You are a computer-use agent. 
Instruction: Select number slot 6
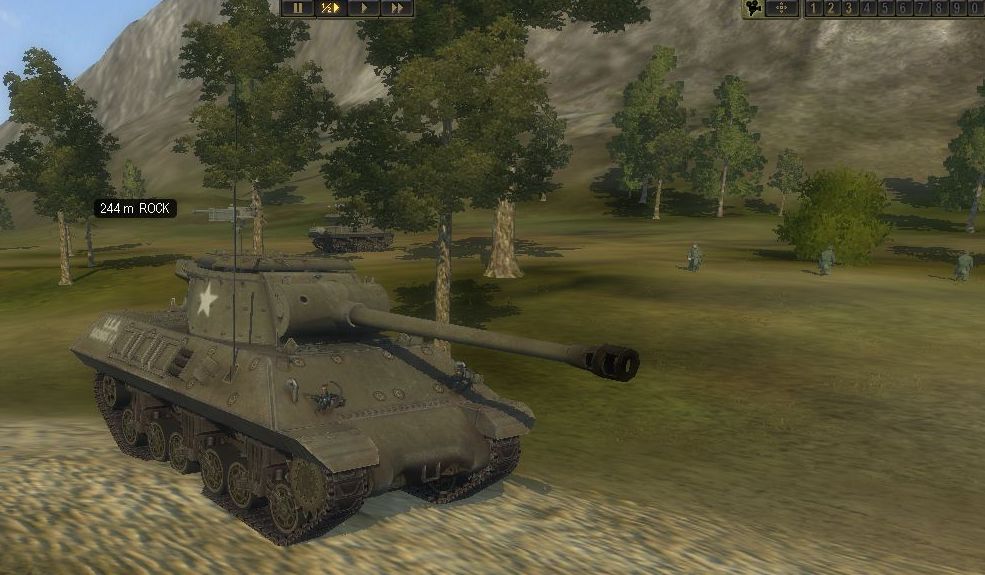pos(903,8)
